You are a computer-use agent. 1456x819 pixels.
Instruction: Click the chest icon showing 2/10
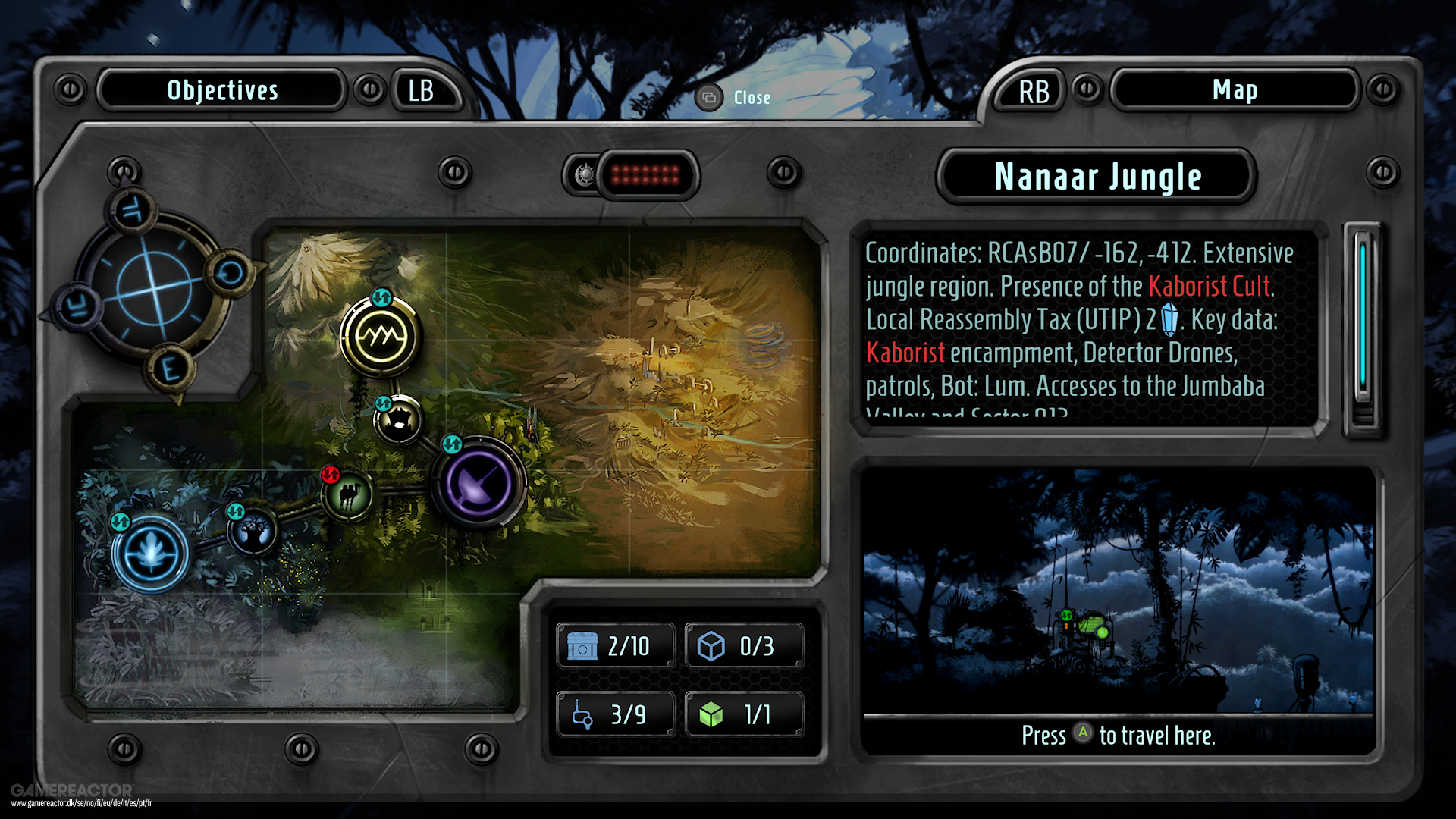click(616, 646)
